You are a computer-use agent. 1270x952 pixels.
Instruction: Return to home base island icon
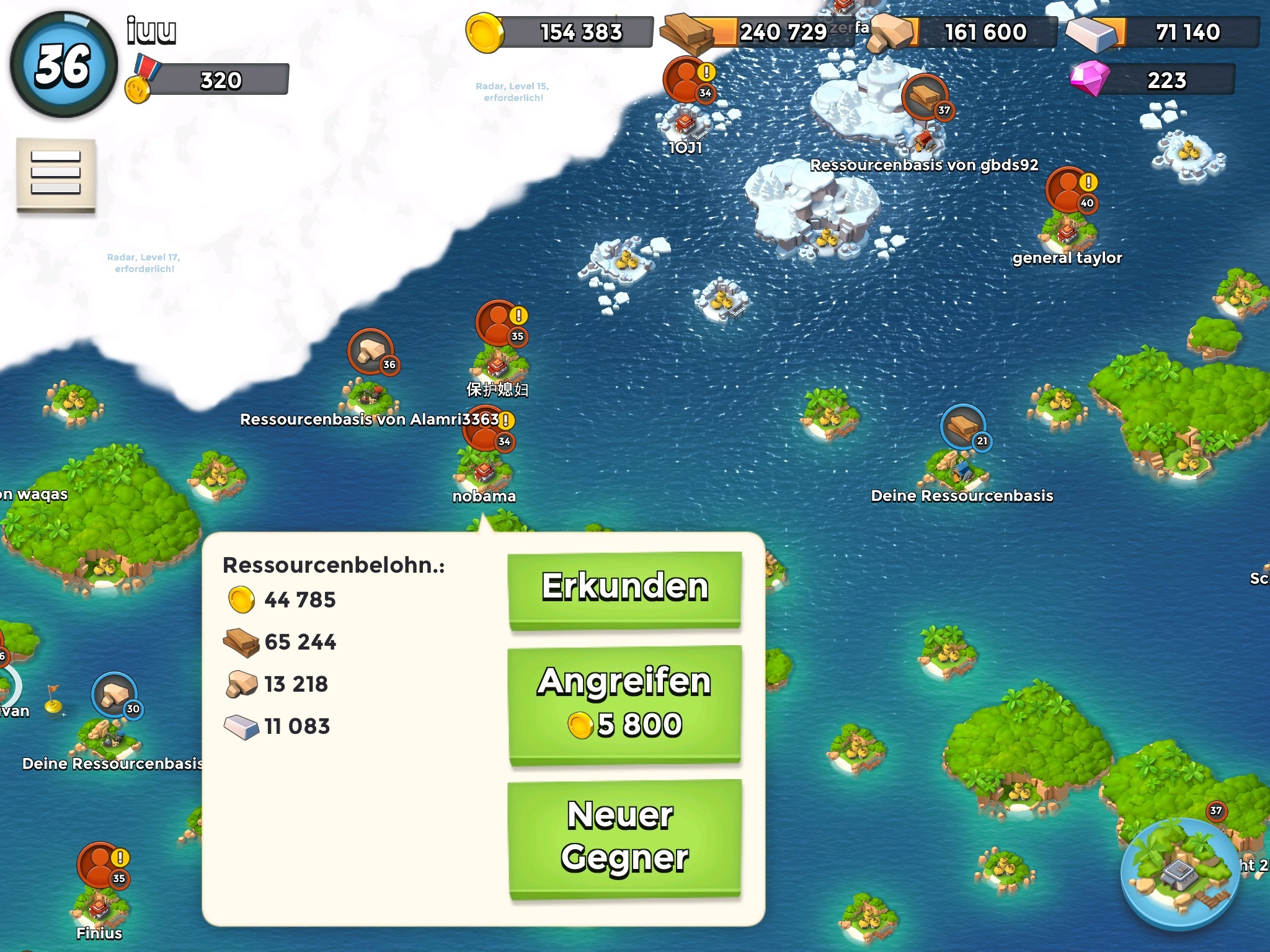coord(1179,874)
